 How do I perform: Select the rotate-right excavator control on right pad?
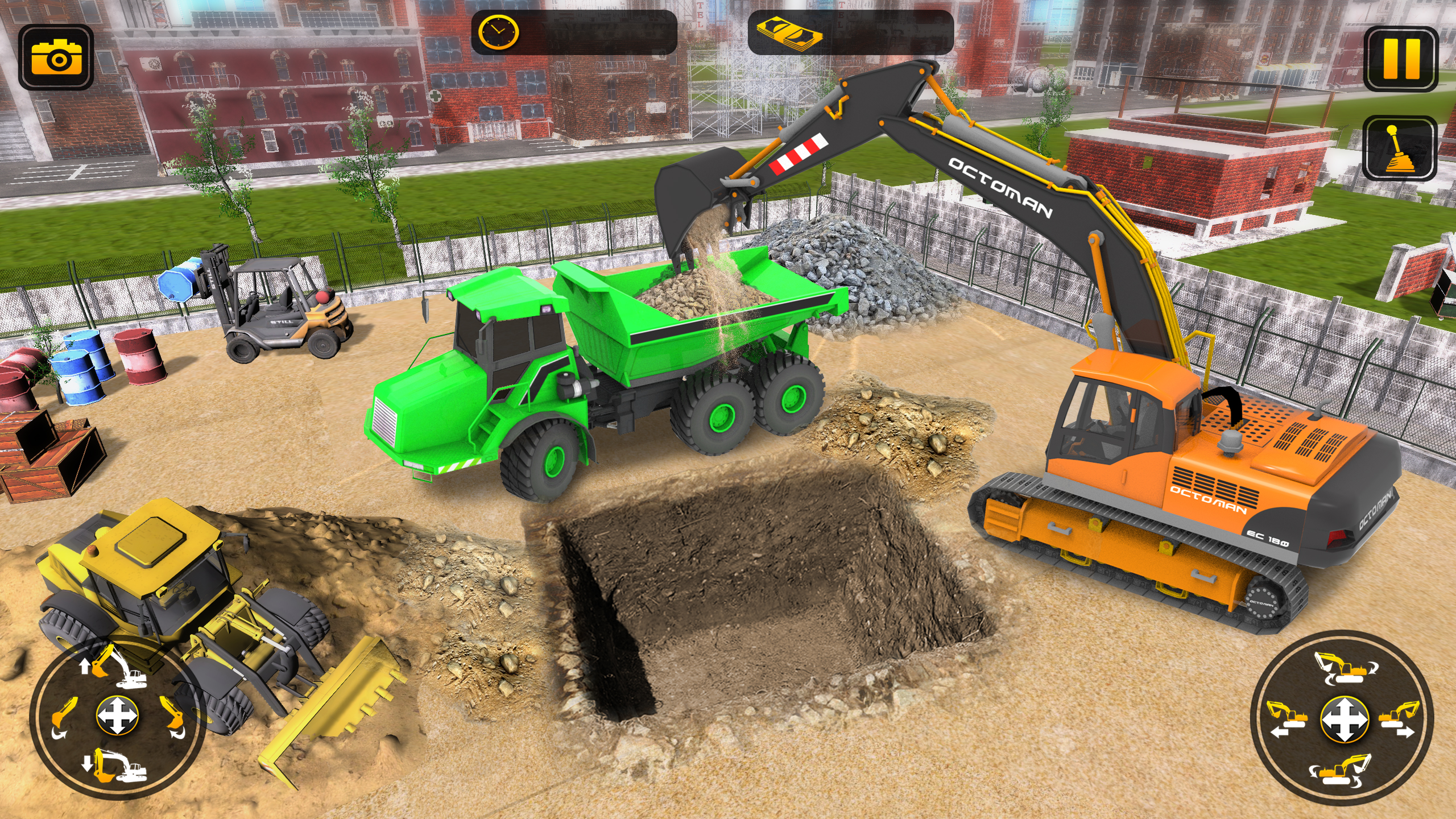(x=1345, y=668)
